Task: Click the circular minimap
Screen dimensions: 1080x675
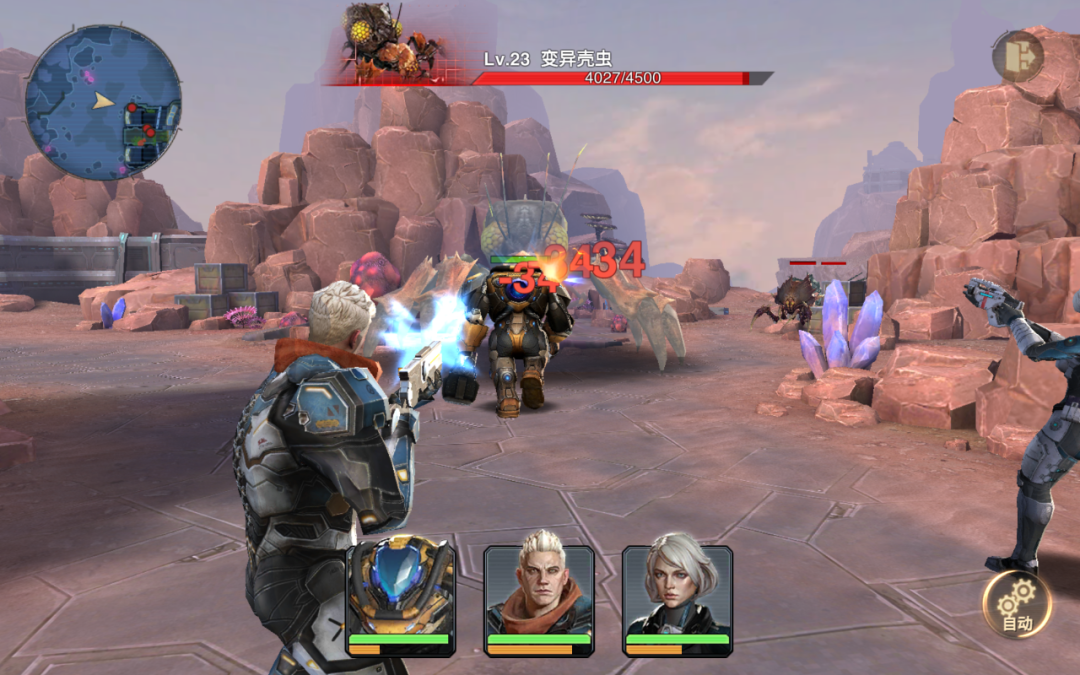Action: (x=103, y=102)
